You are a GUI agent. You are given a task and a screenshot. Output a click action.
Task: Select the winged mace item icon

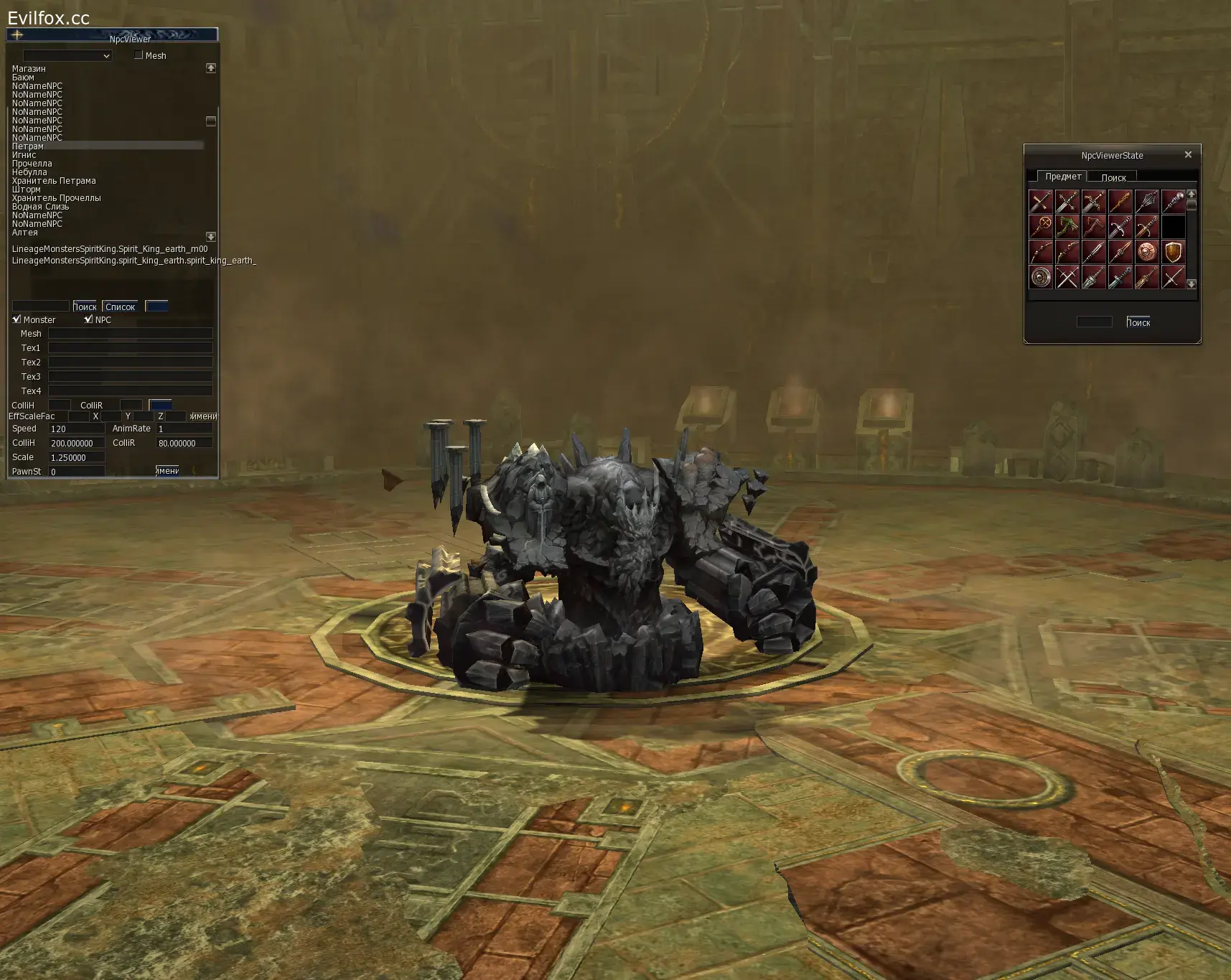pyautogui.click(x=1147, y=201)
